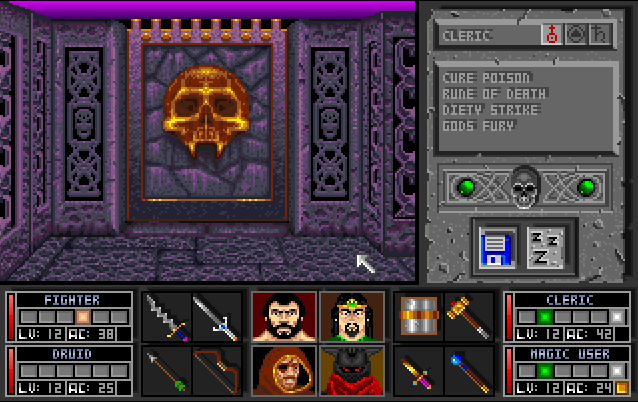Use the magic user's blue-orbed staff
This screenshot has height=402, width=638.
coord(466,370)
